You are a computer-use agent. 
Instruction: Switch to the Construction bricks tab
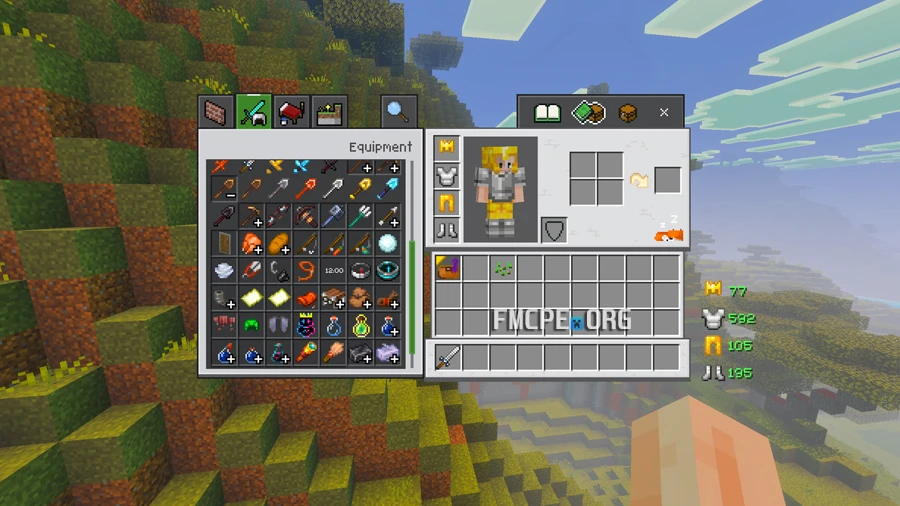(x=215, y=111)
